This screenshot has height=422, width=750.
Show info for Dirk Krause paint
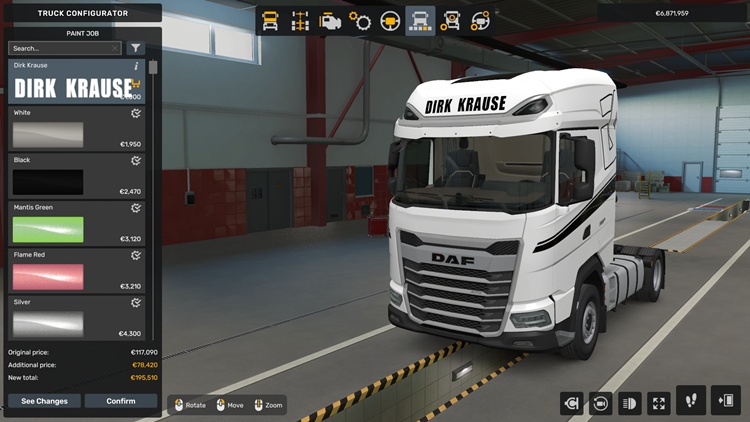[136, 66]
